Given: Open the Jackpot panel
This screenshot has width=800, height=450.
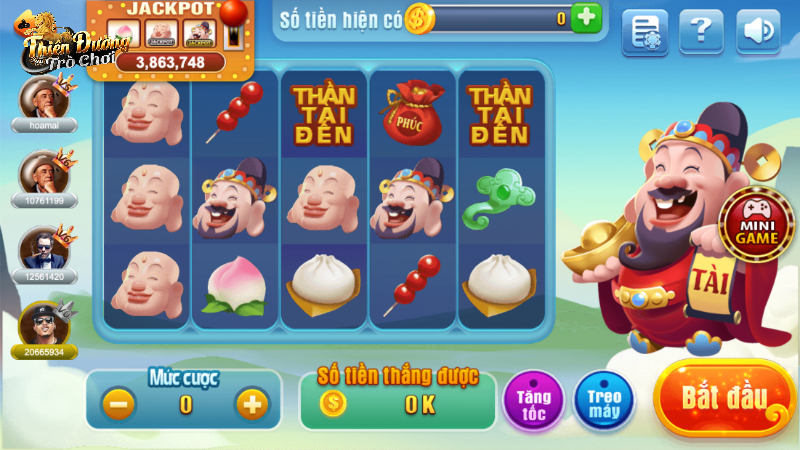Looking at the screenshot, I should (x=170, y=36).
